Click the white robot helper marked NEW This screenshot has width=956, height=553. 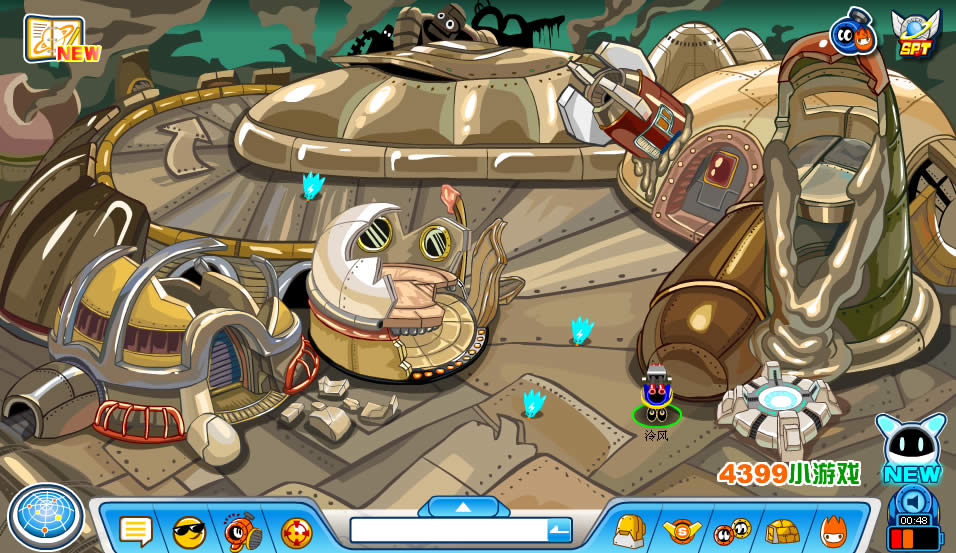click(x=911, y=446)
